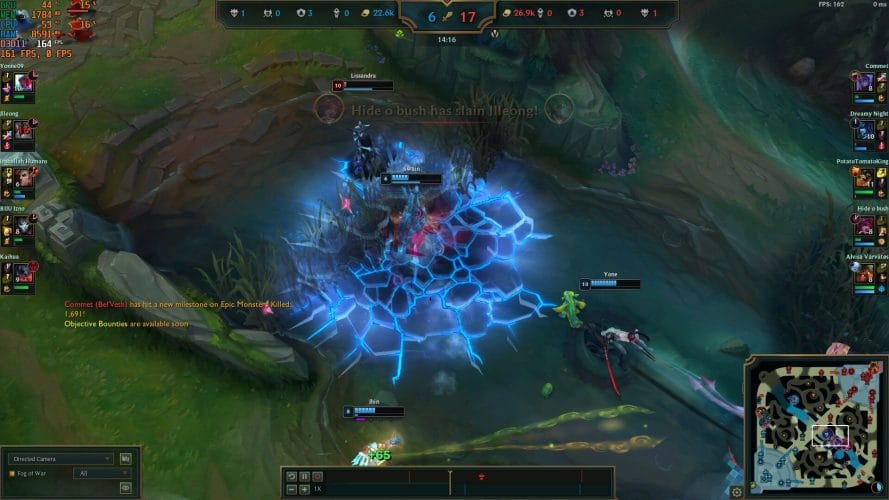This screenshot has width=889, height=500.
Task: Toggle the Fog of War checkbox
Action: [11, 473]
